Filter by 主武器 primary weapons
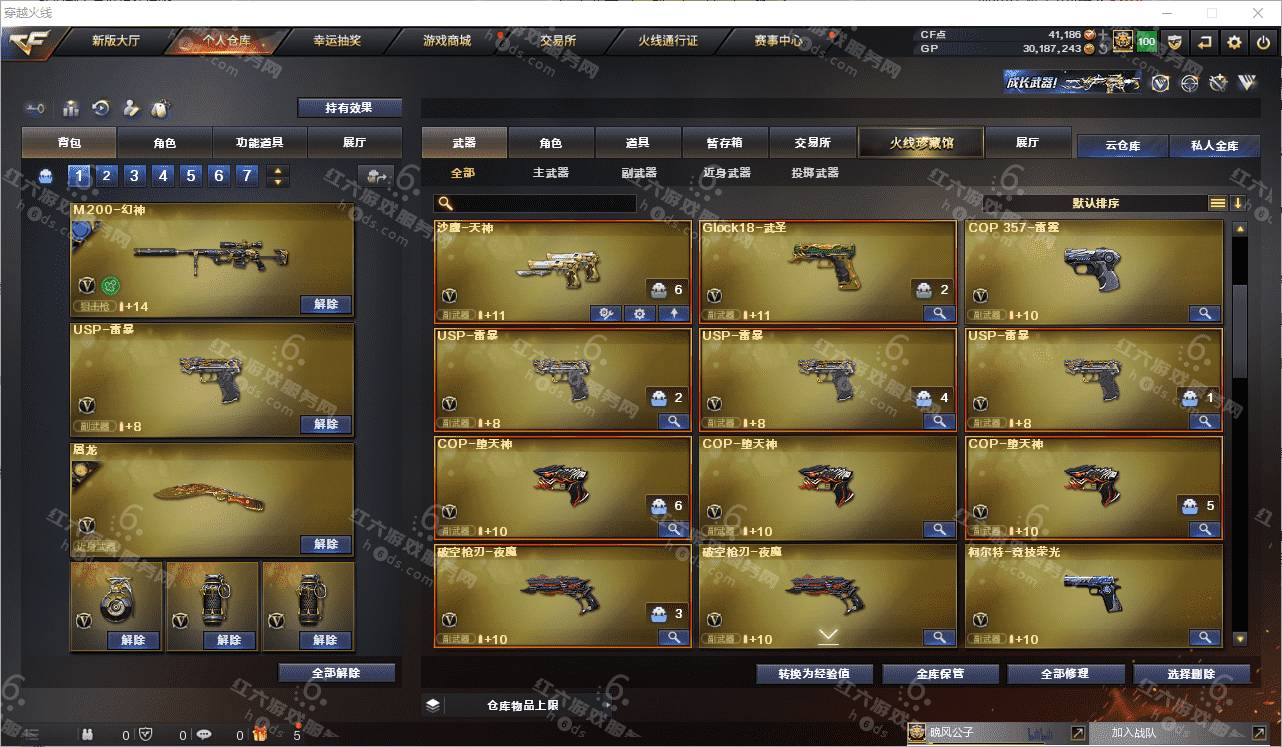 (550, 173)
